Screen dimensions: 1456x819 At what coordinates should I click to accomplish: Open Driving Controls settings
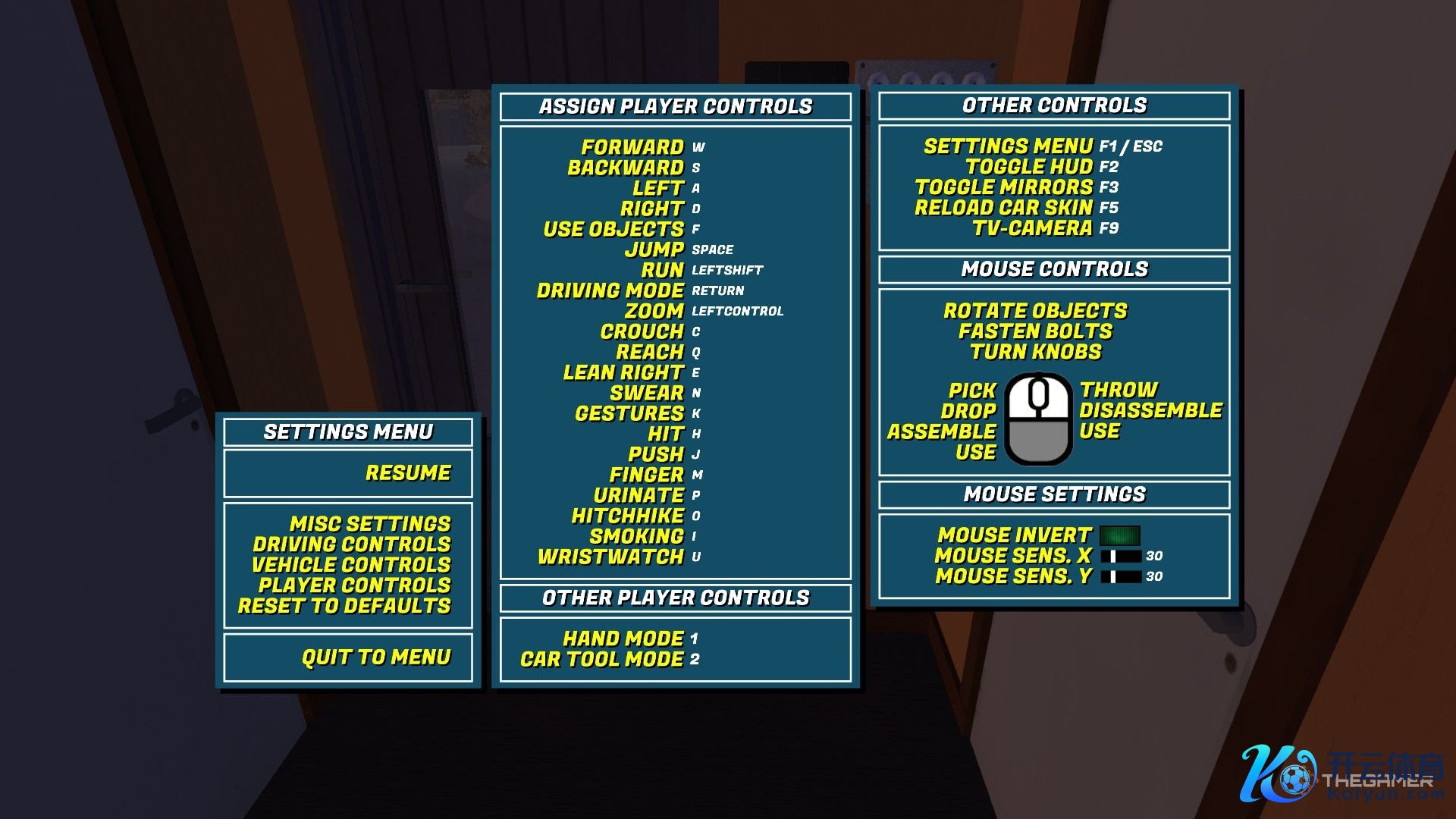[352, 544]
